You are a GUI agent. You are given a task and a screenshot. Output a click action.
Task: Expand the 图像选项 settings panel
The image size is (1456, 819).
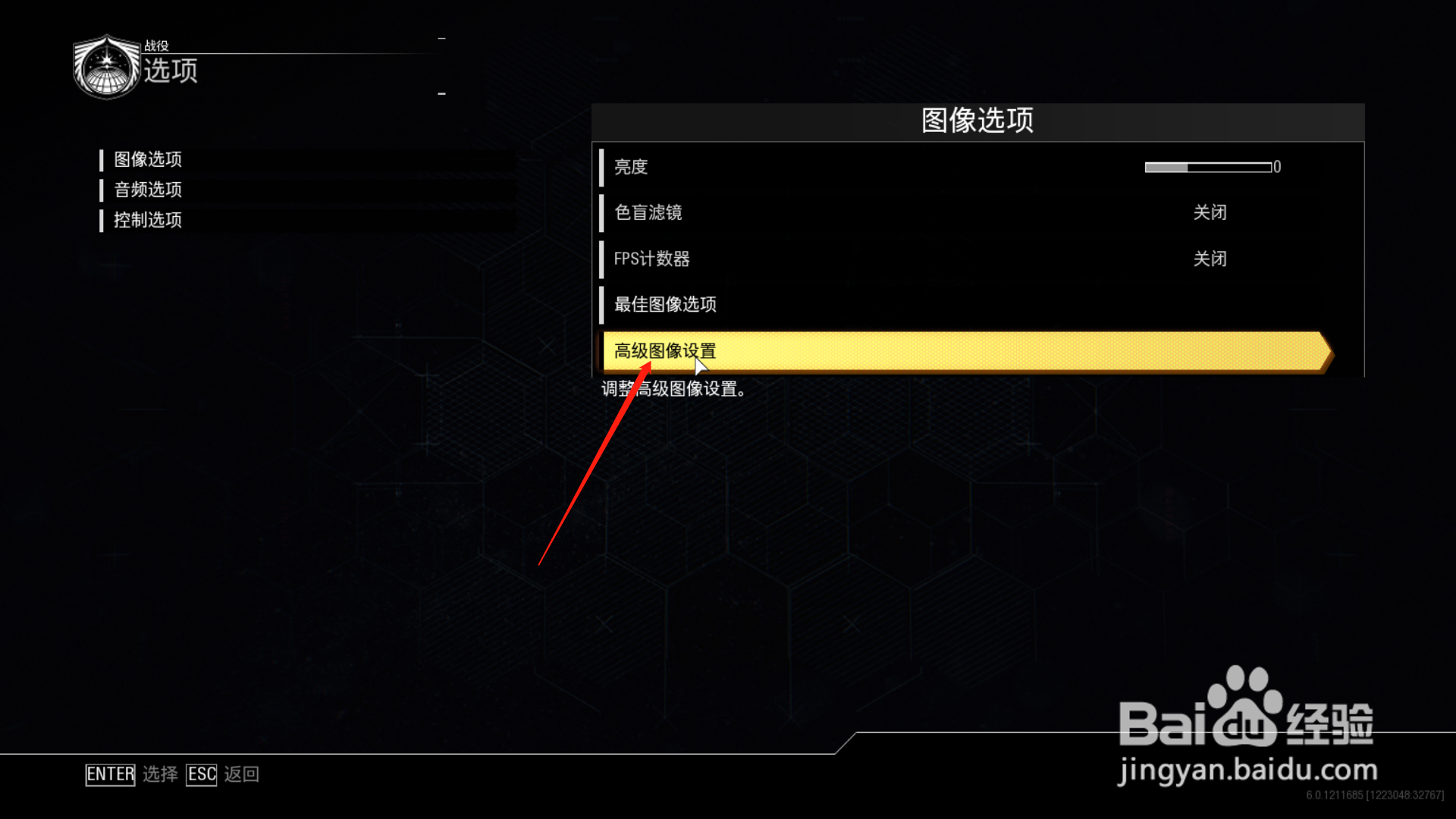(x=149, y=159)
